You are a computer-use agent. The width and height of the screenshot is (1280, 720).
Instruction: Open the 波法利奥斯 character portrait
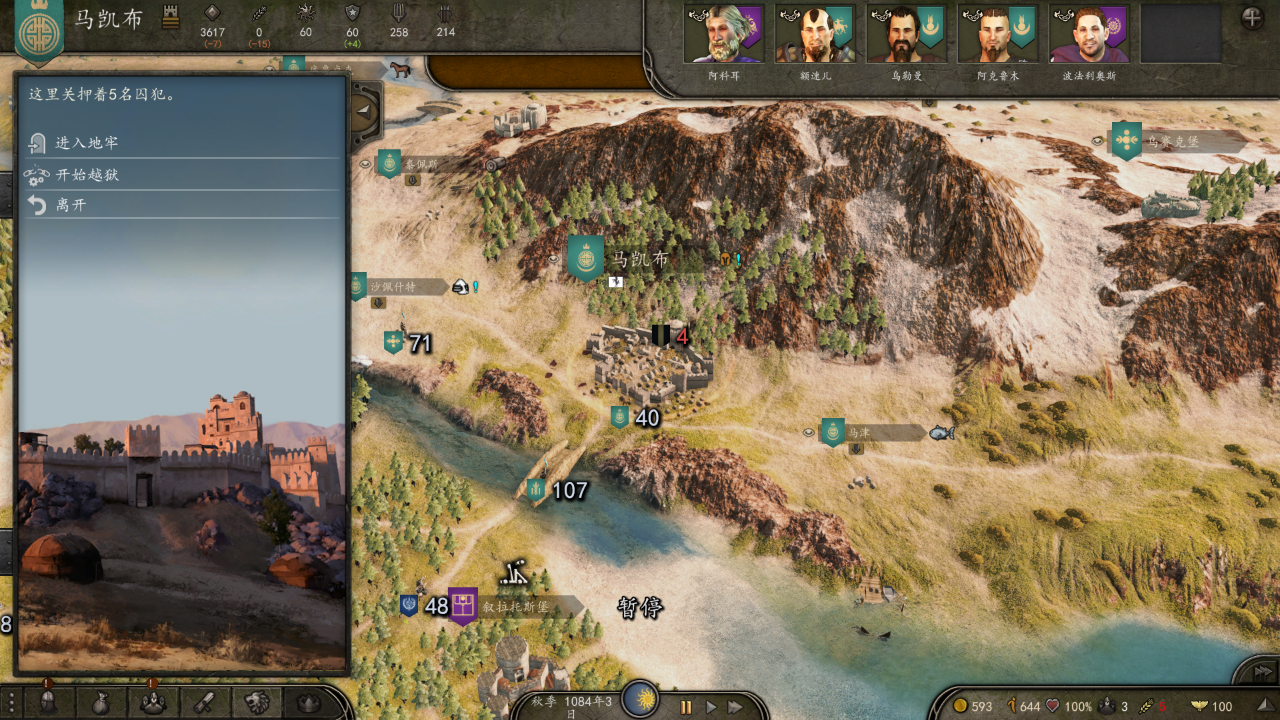click(1088, 35)
